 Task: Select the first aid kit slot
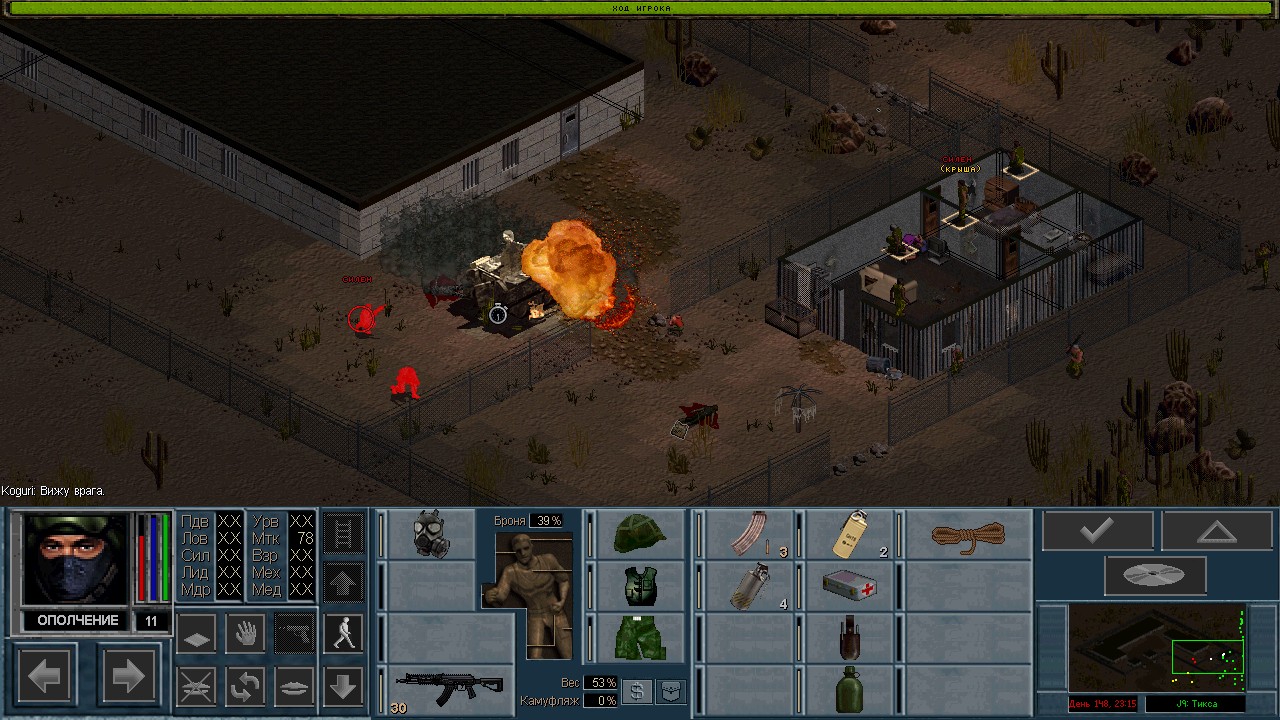(851, 586)
